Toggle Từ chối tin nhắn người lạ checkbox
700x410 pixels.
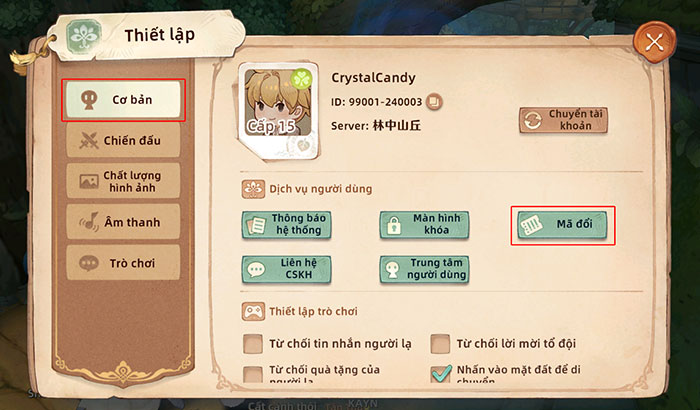[x=253, y=345]
